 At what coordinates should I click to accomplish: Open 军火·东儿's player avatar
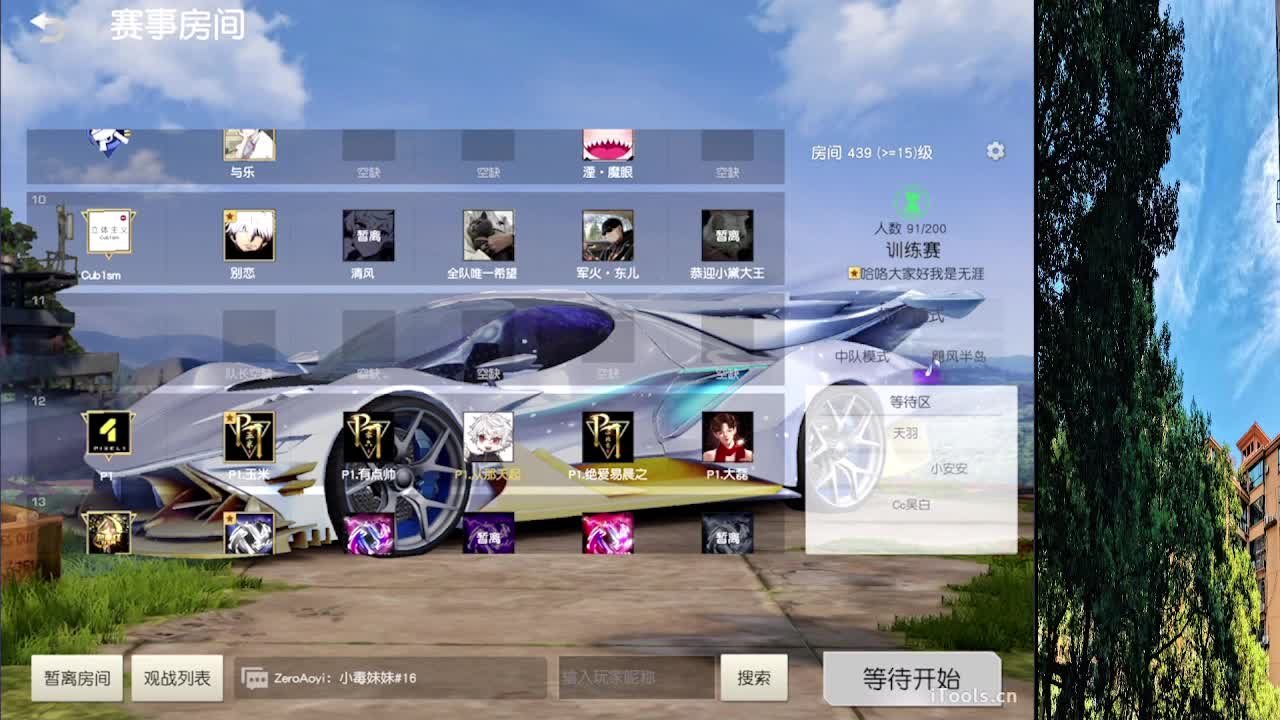click(609, 236)
